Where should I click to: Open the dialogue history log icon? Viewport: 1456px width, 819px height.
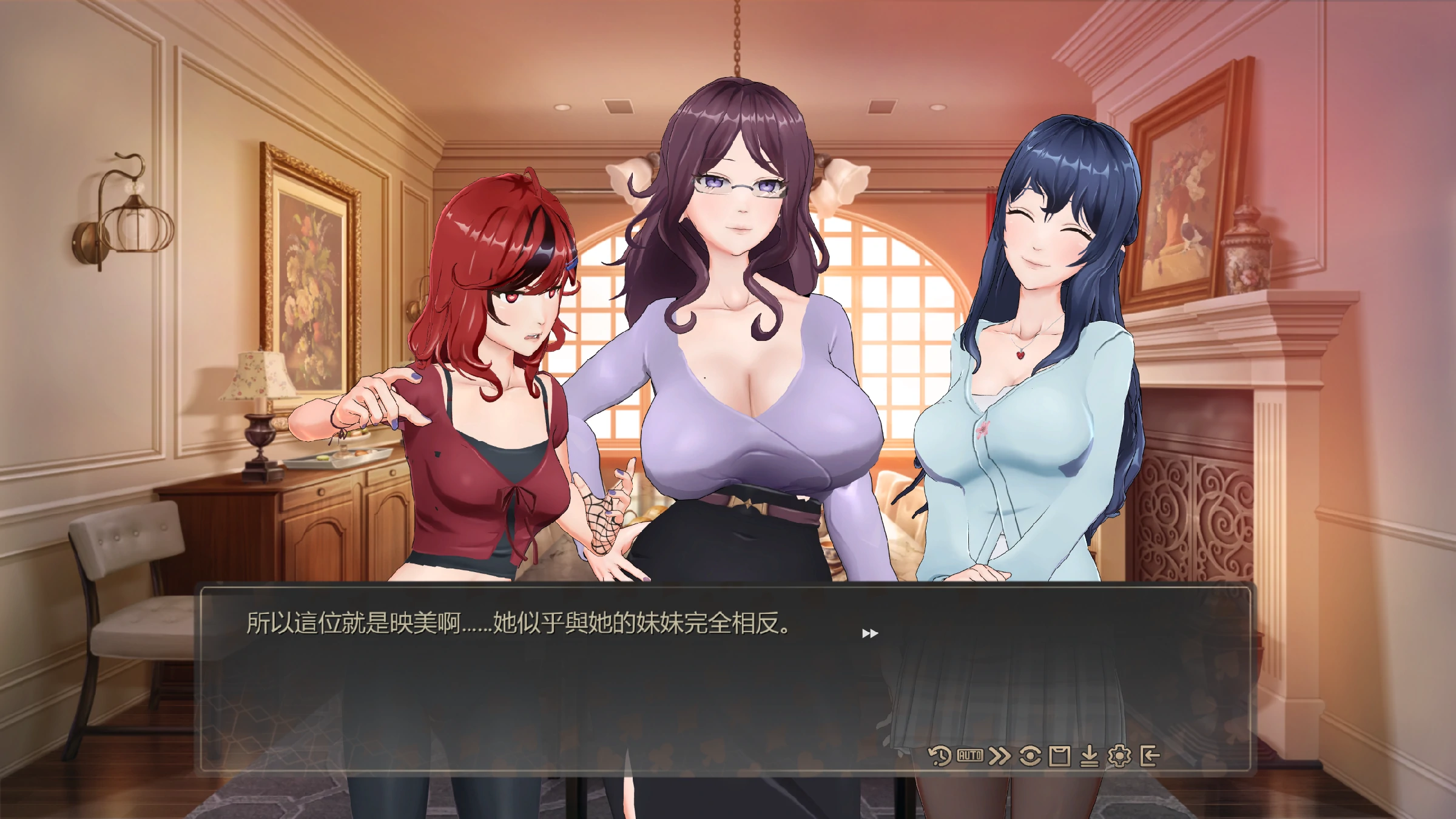tap(940, 756)
